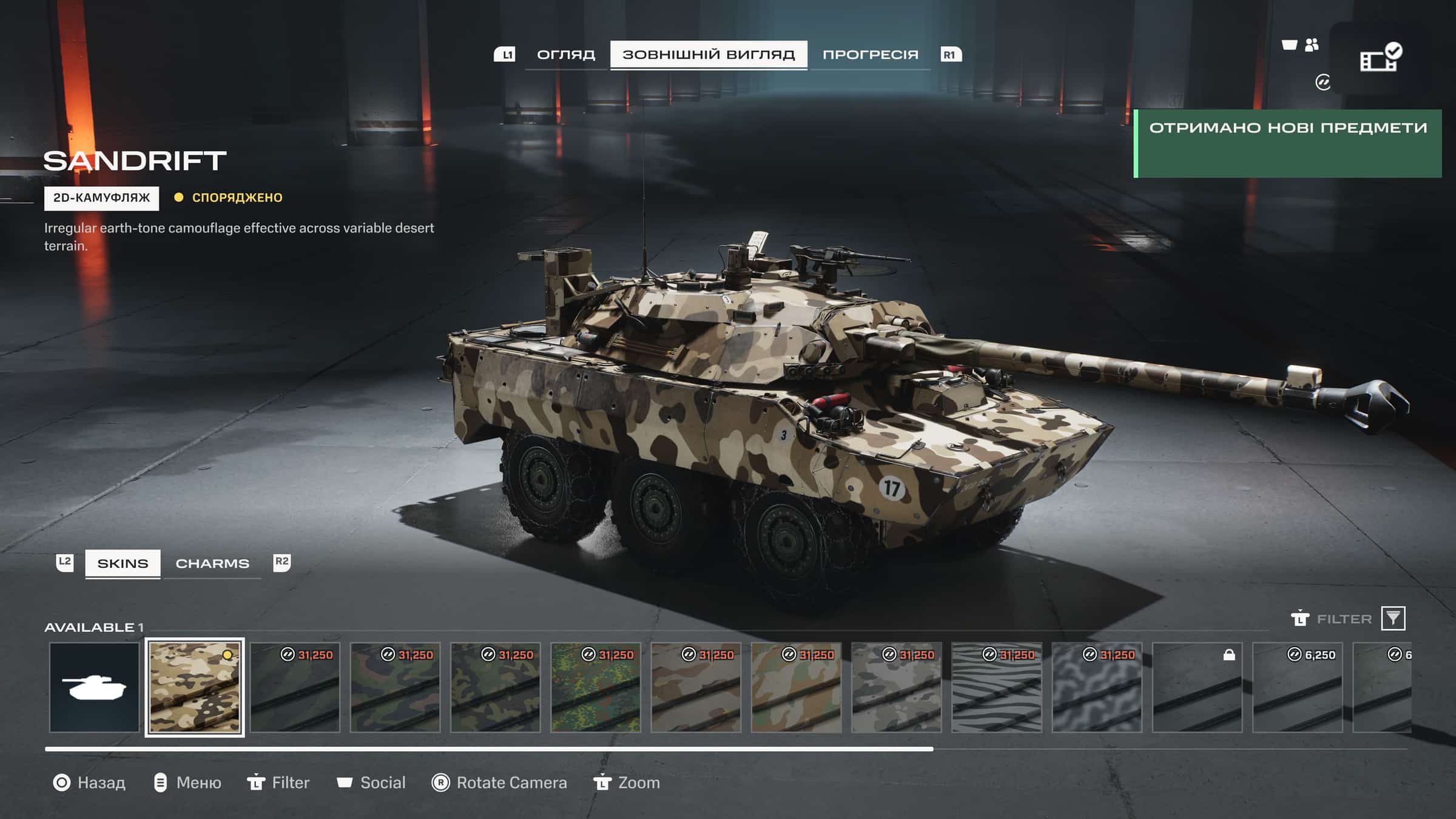Choose the default tank silhouette skin

pyautogui.click(x=94, y=687)
